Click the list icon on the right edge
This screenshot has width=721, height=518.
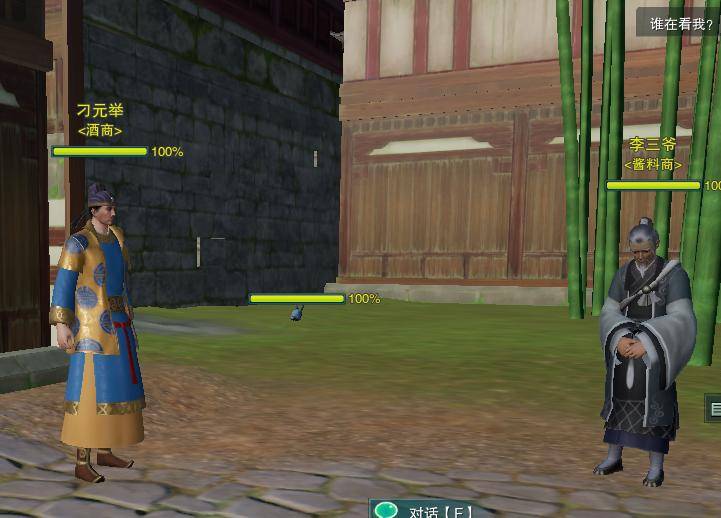point(714,407)
